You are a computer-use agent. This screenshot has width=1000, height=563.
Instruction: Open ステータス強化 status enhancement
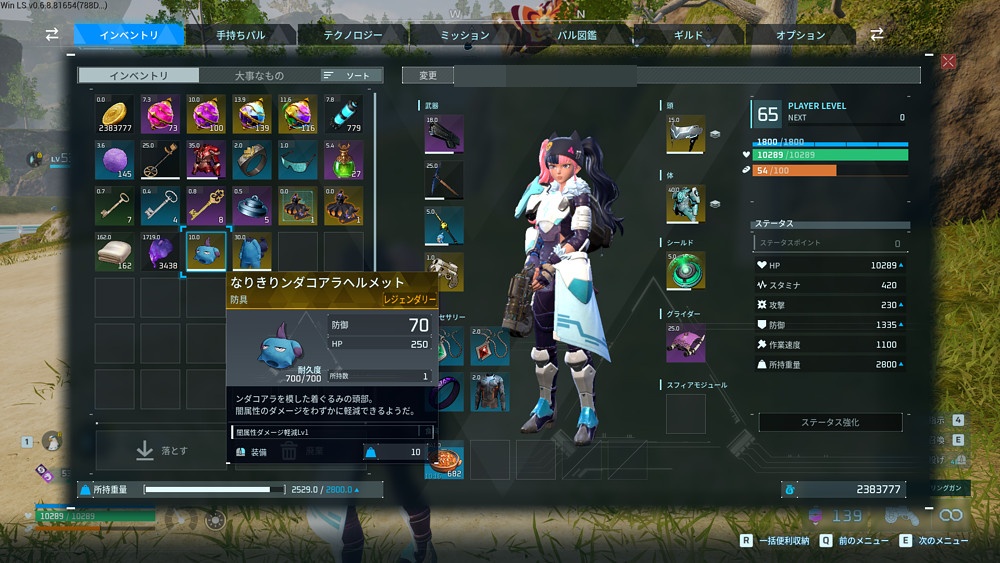[x=829, y=422]
